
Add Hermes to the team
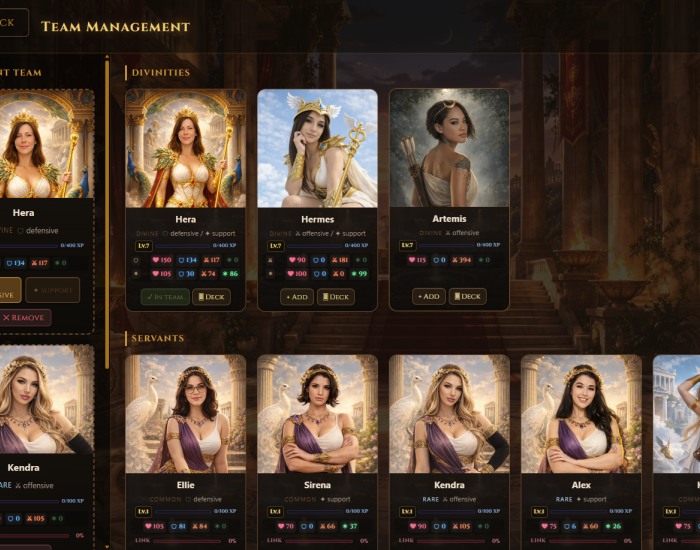tap(297, 296)
